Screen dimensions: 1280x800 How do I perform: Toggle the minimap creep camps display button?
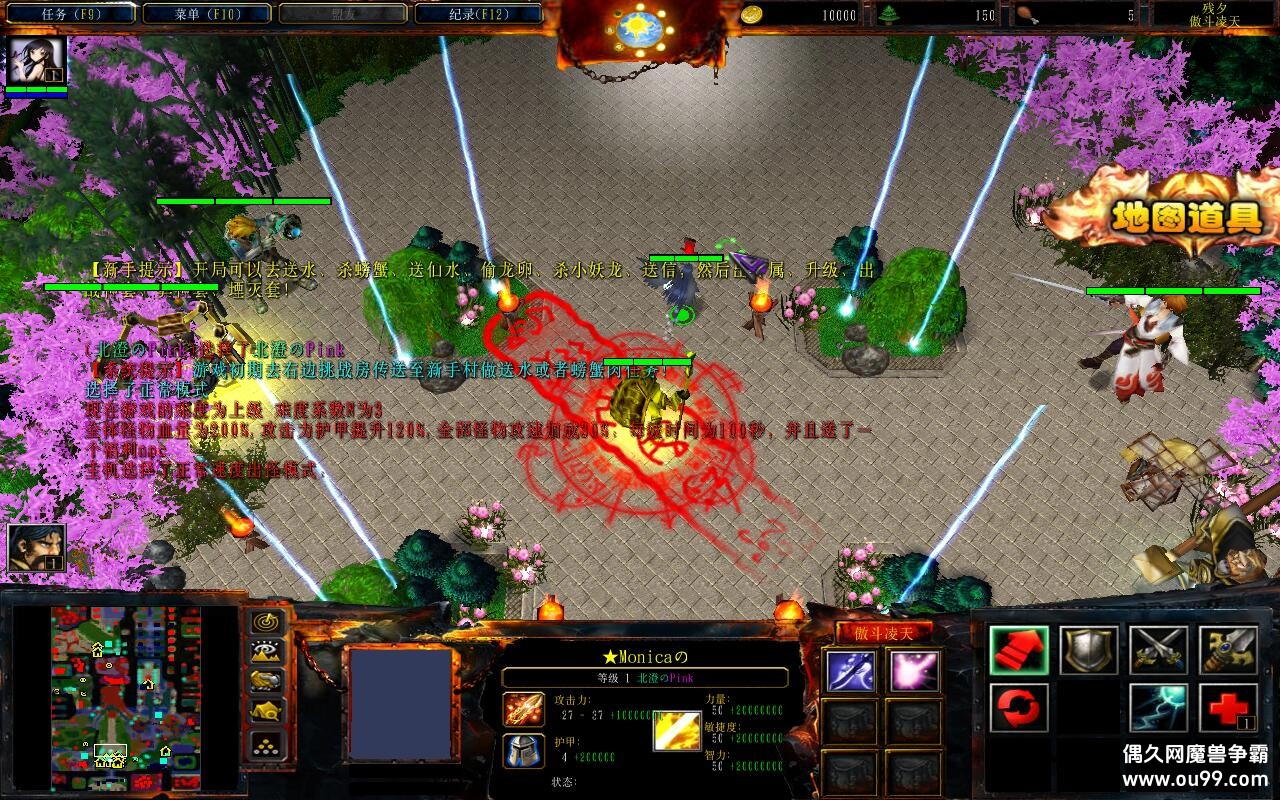[267, 712]
